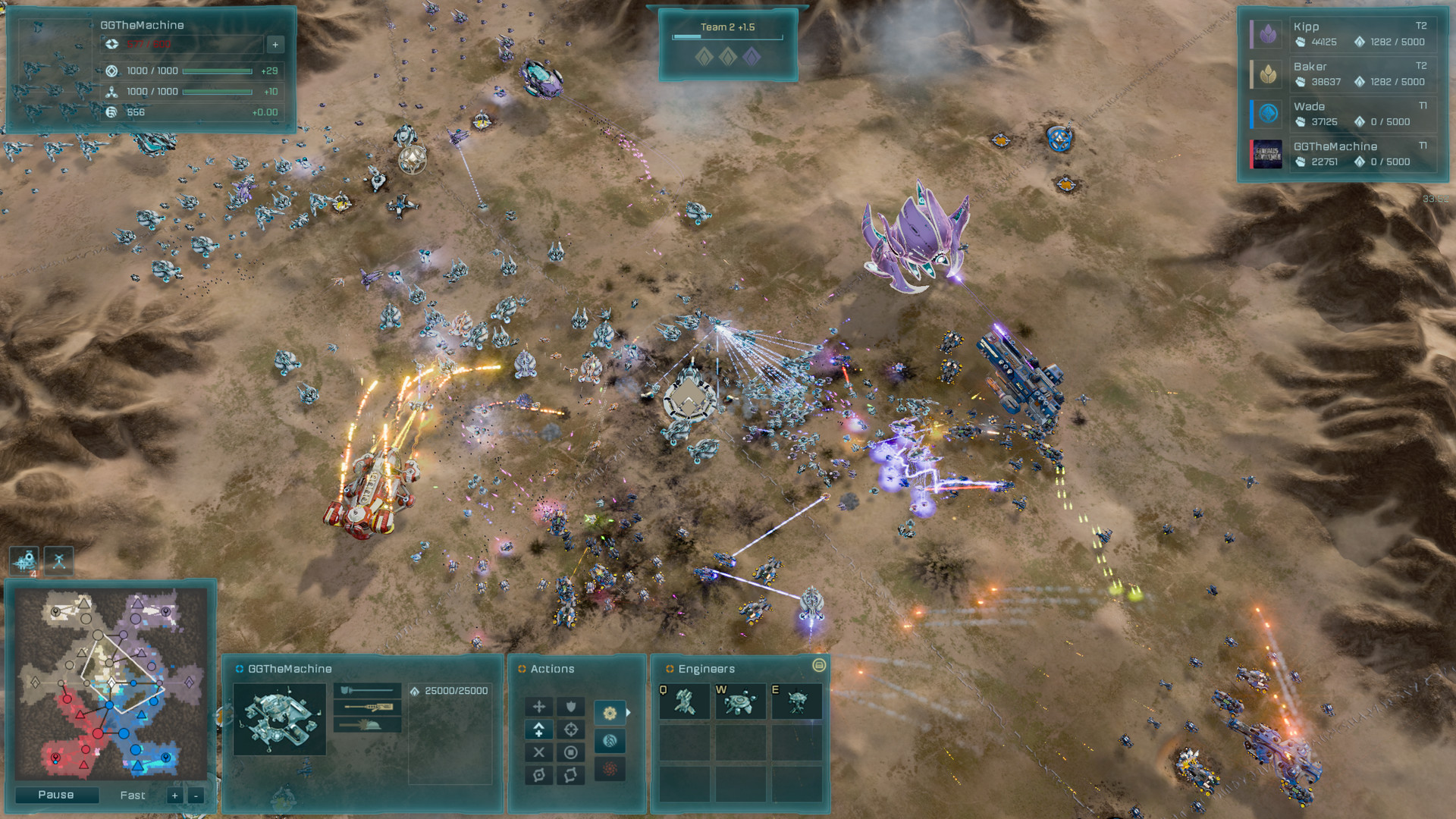Decrease game speed with the minus button
Viewport: 1456px width, 819px height.
click(x=196, y=795)
